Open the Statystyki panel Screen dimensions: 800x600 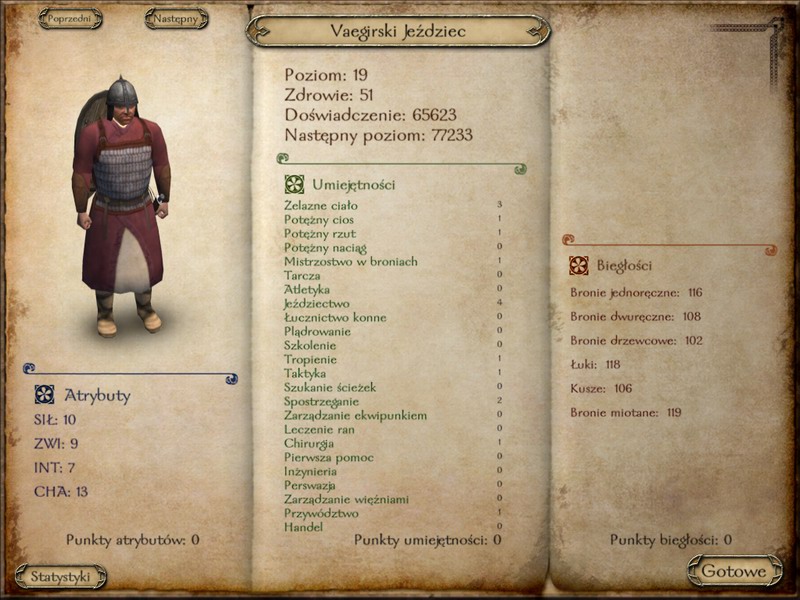click(61, 577)
